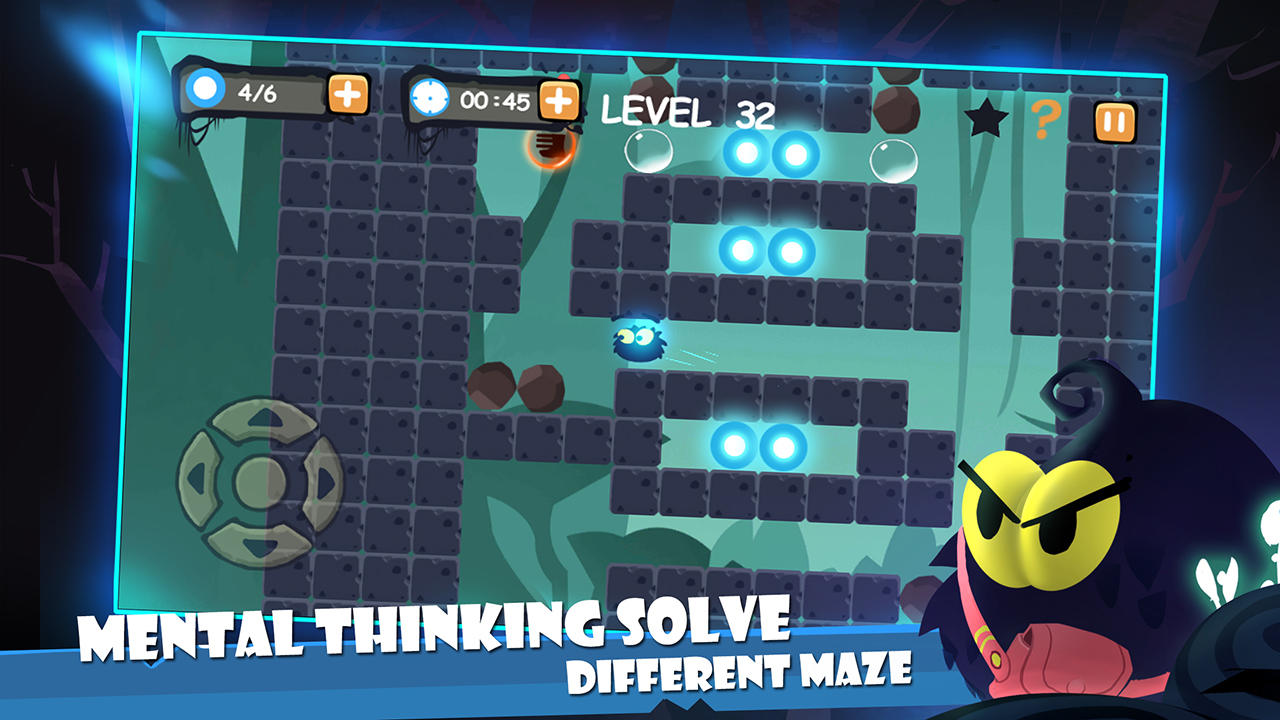Click the Level 32 label
The height and width of the screenshot is (720, 1280).
691,113
